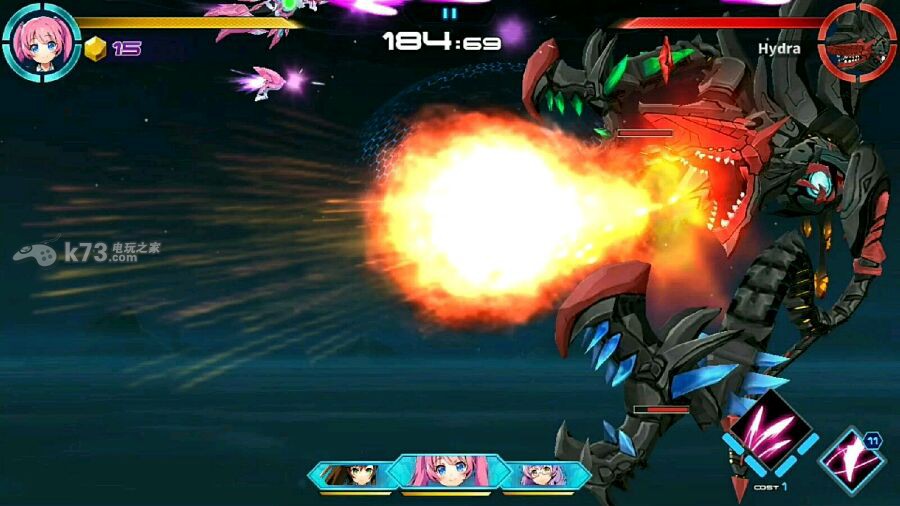Tap the pink-haired player portrait

[x=41, y=40]
